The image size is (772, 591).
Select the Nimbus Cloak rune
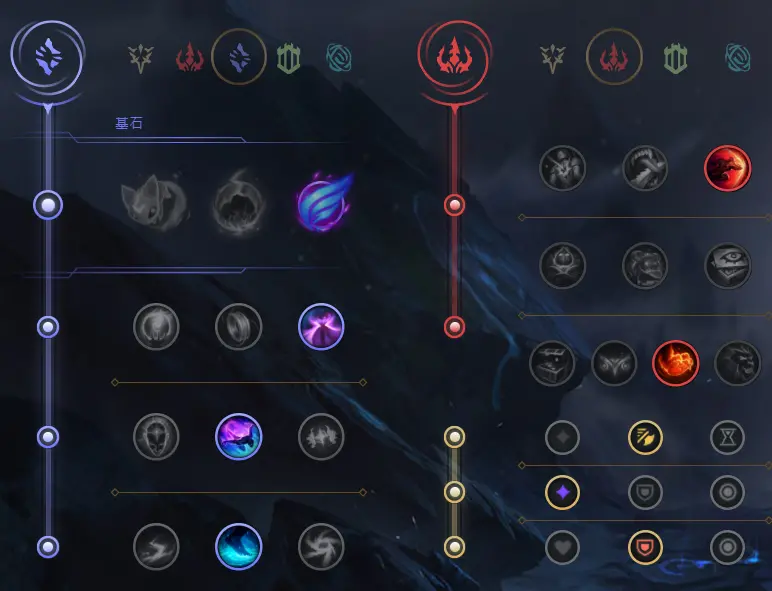pyautogui.click(x=321, y=327)
